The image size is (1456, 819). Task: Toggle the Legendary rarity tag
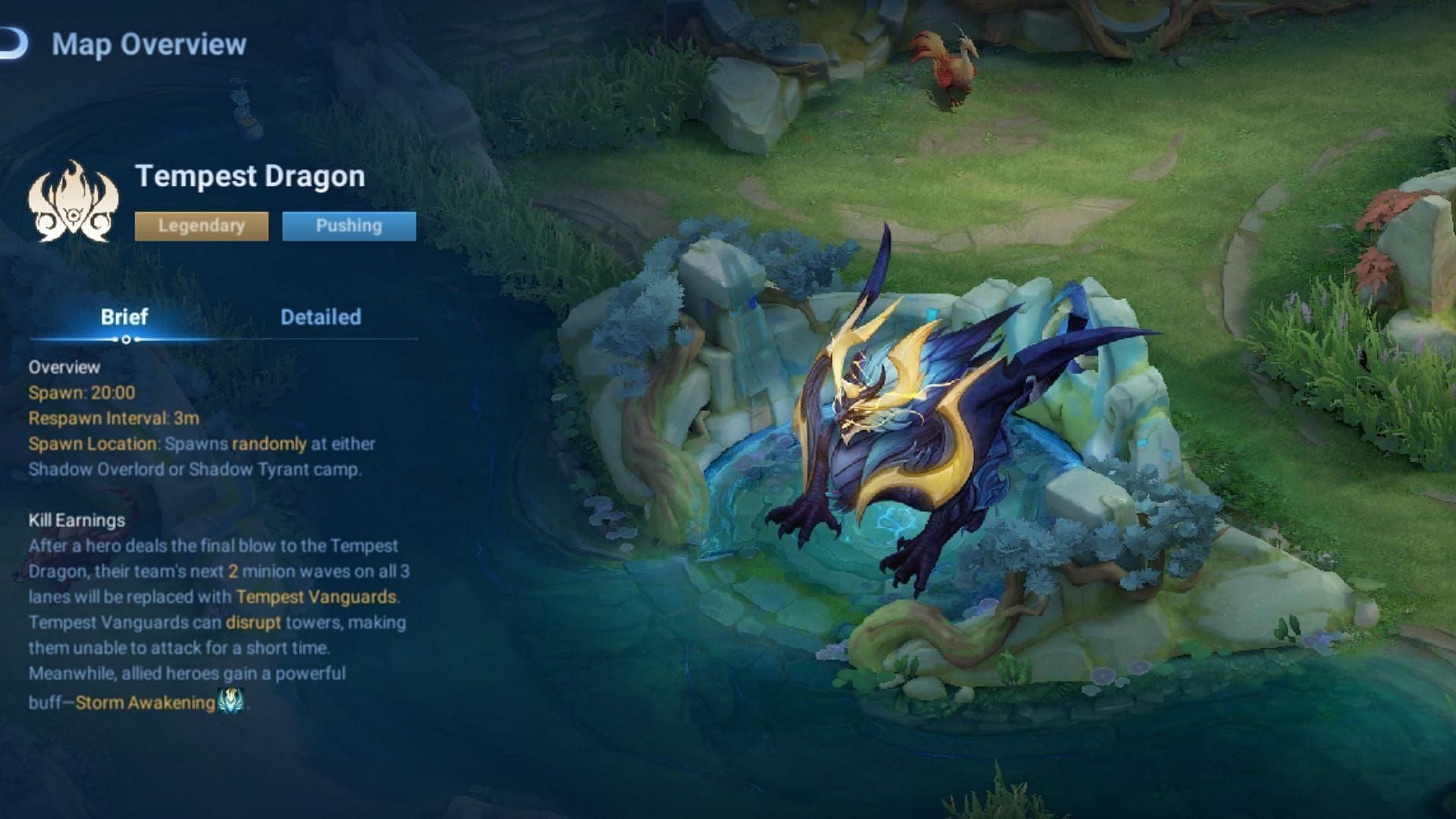click(199, 225)
